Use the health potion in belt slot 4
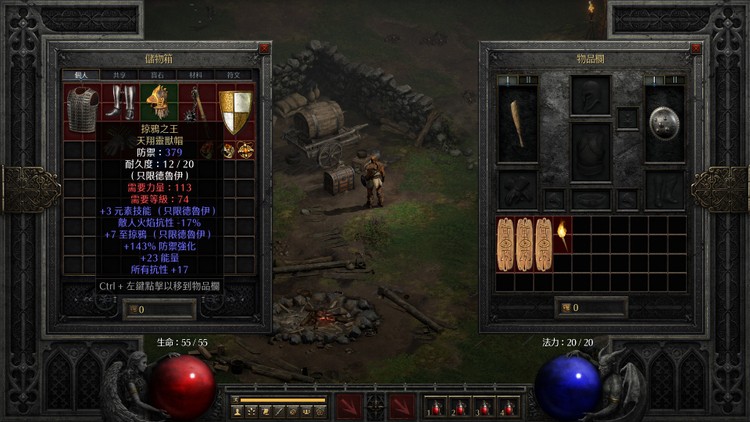 507,407
